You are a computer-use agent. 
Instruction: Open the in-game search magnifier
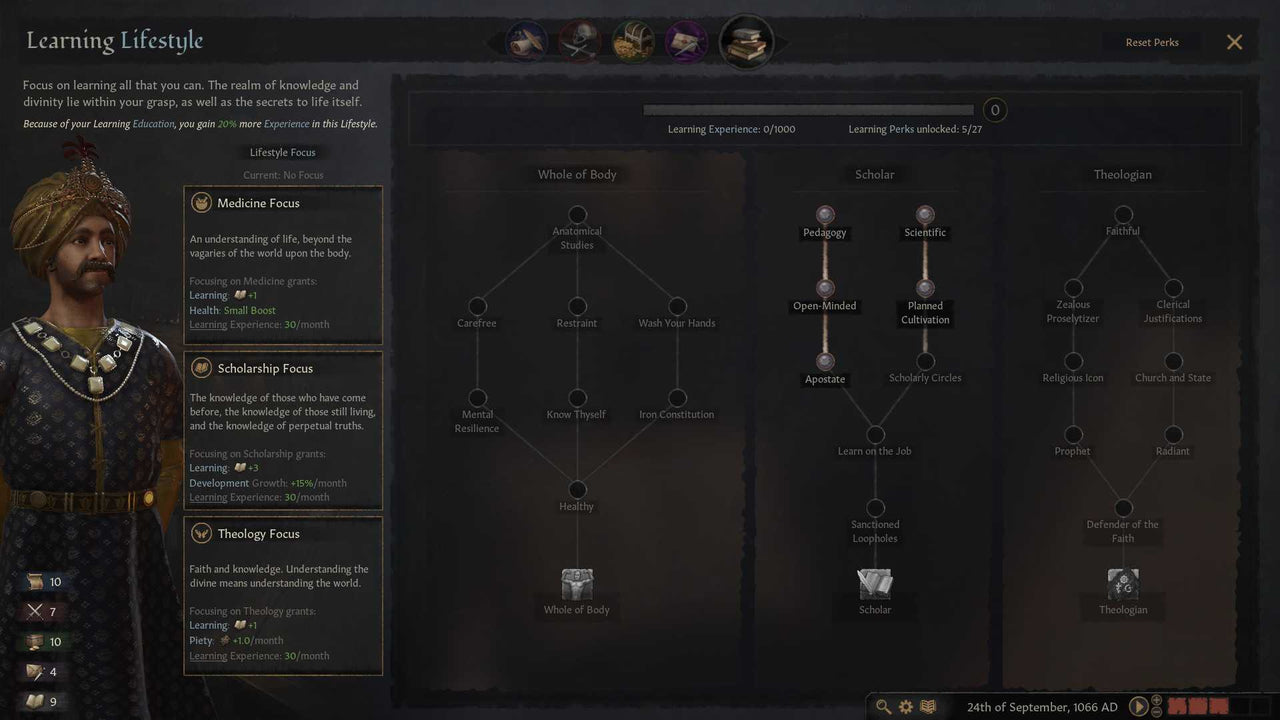click(x=884, y=706)
